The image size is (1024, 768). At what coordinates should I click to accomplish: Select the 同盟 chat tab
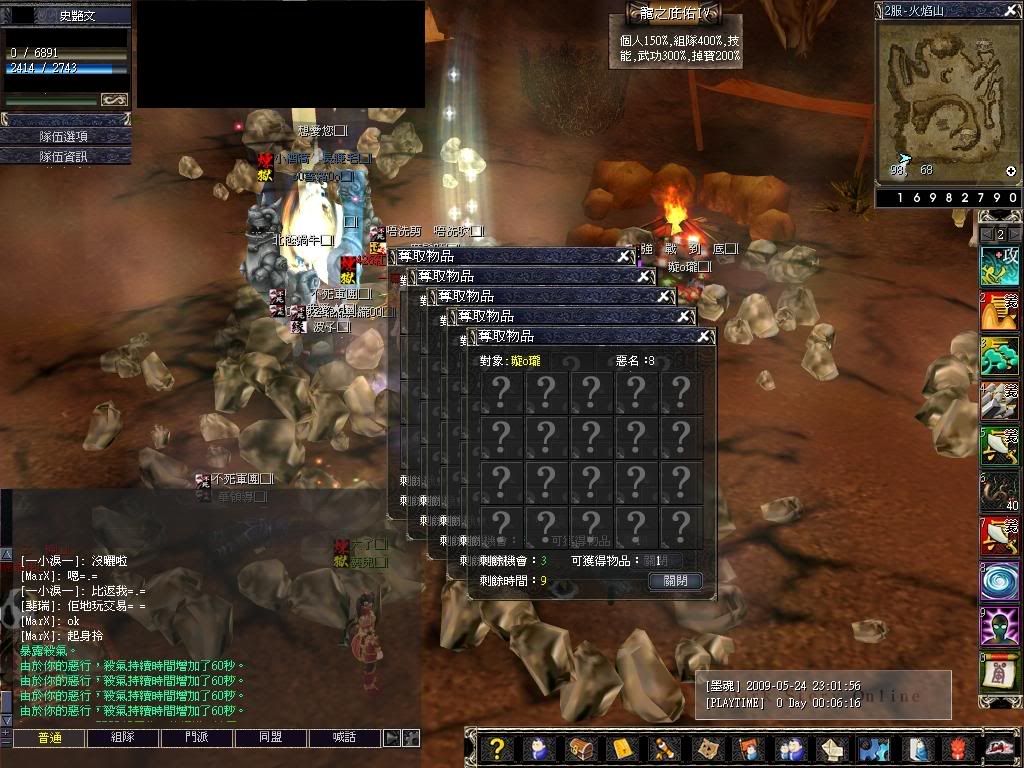click(270, 738)
